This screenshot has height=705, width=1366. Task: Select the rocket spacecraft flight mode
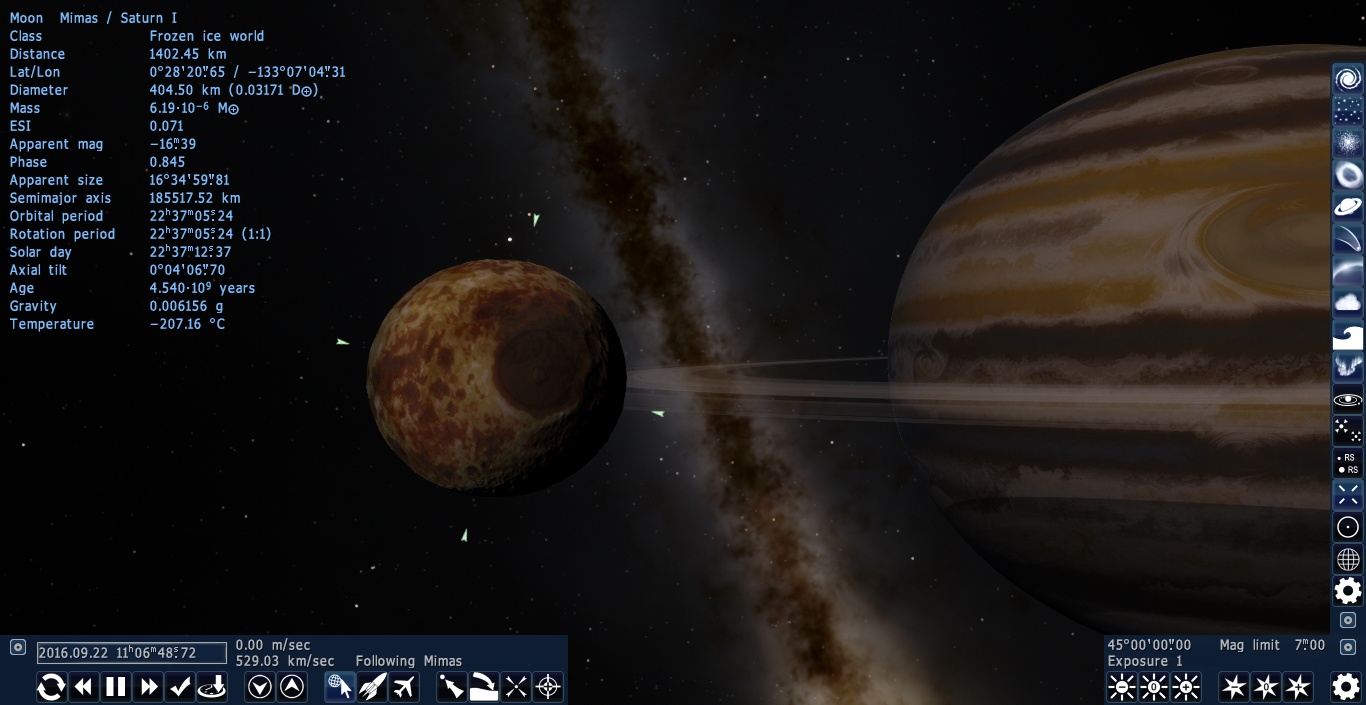tap(372, 687)
